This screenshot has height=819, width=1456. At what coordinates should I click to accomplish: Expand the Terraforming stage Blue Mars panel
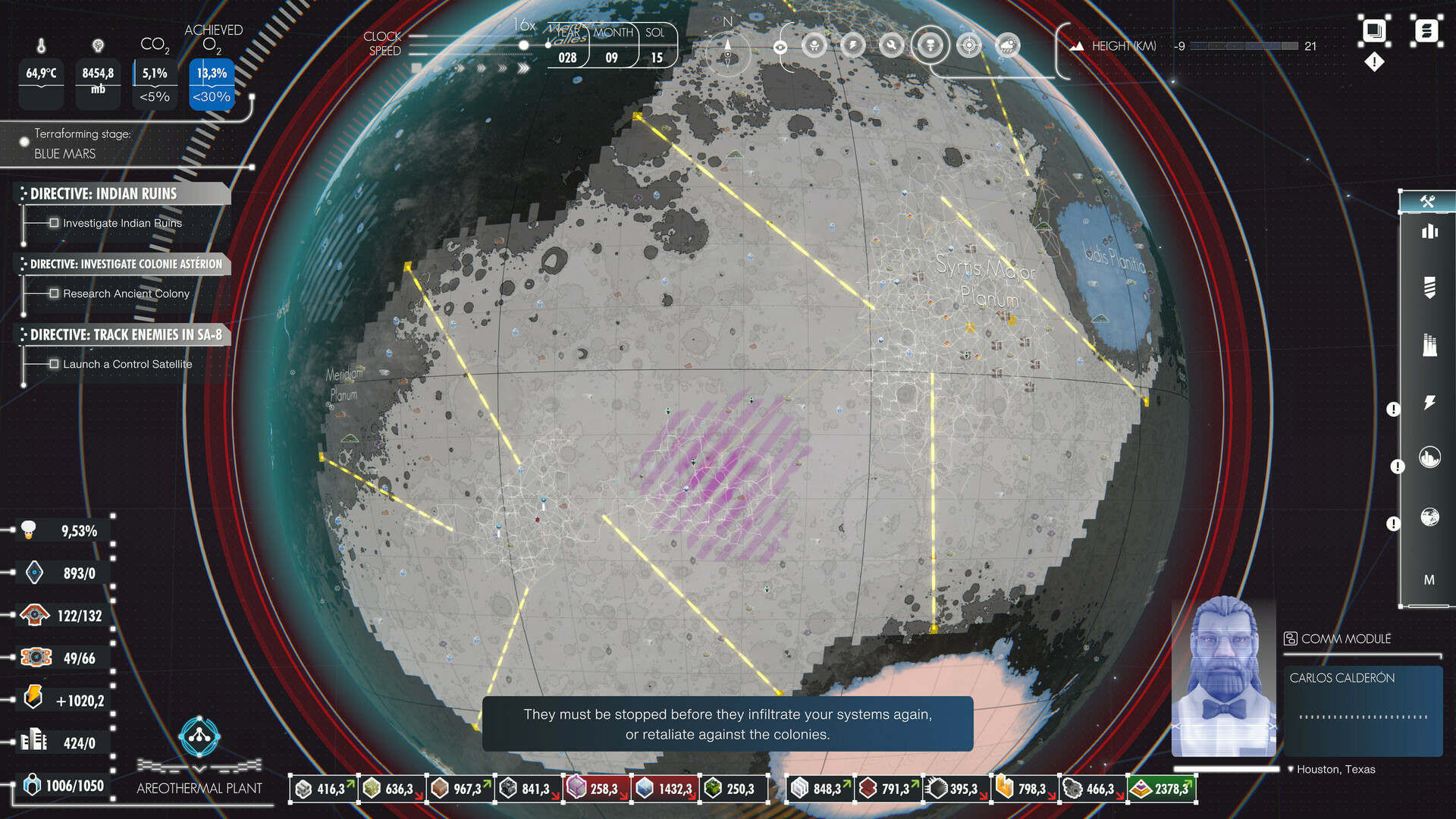[x=23, y=141]
